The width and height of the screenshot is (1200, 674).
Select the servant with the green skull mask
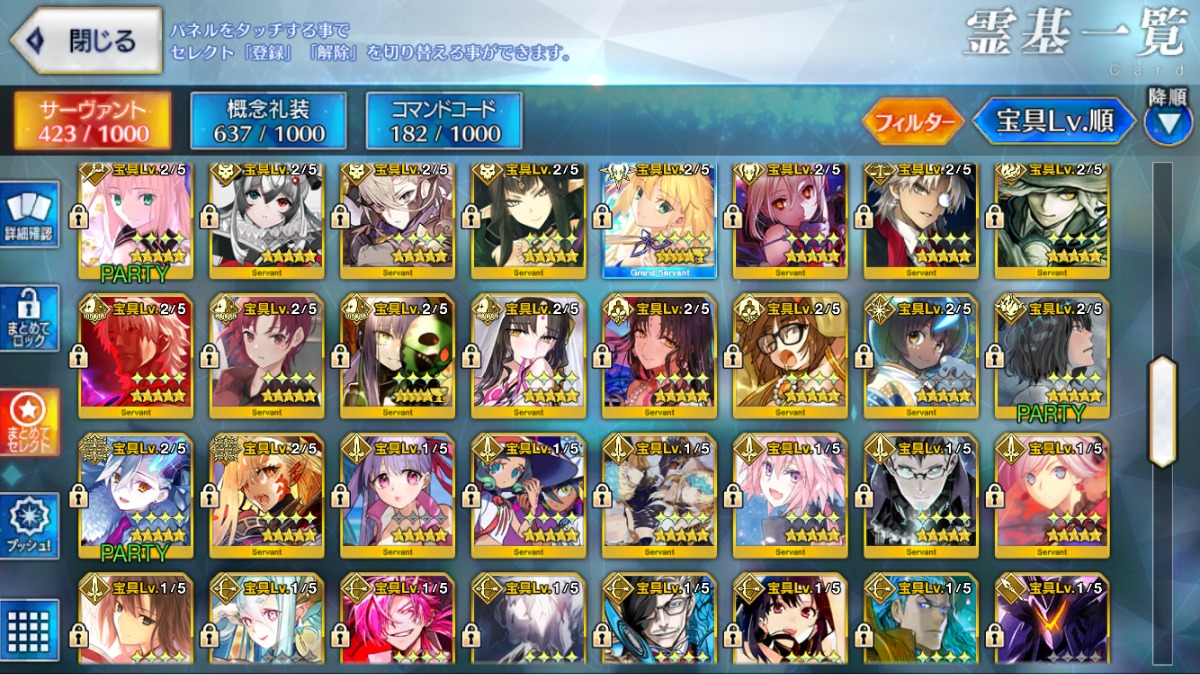point(398,355)
